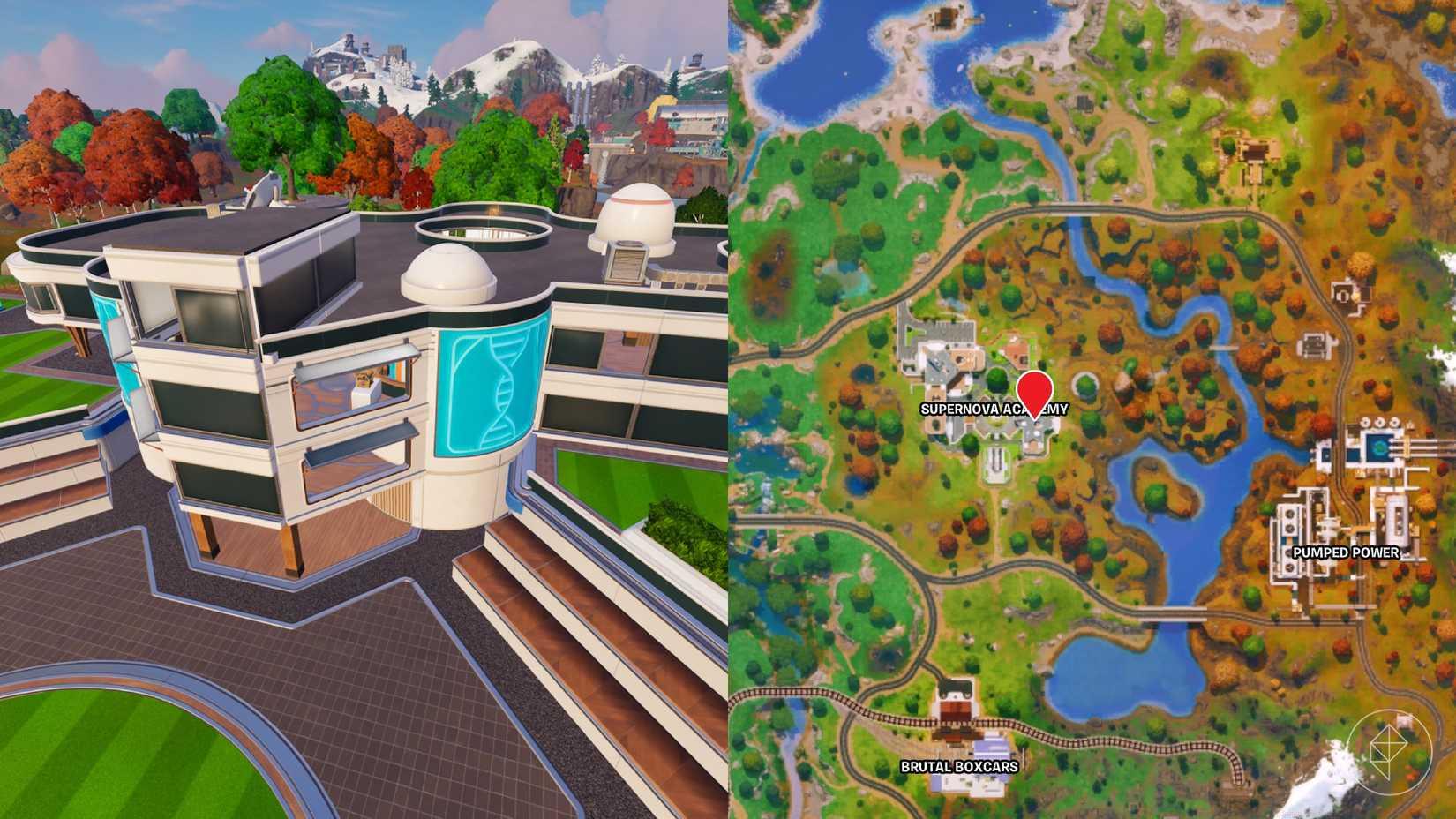This screenshot has height=819, width=1456.
Task: Select the BRUTAL BOXCARS text label
Action: pos(959,765)
